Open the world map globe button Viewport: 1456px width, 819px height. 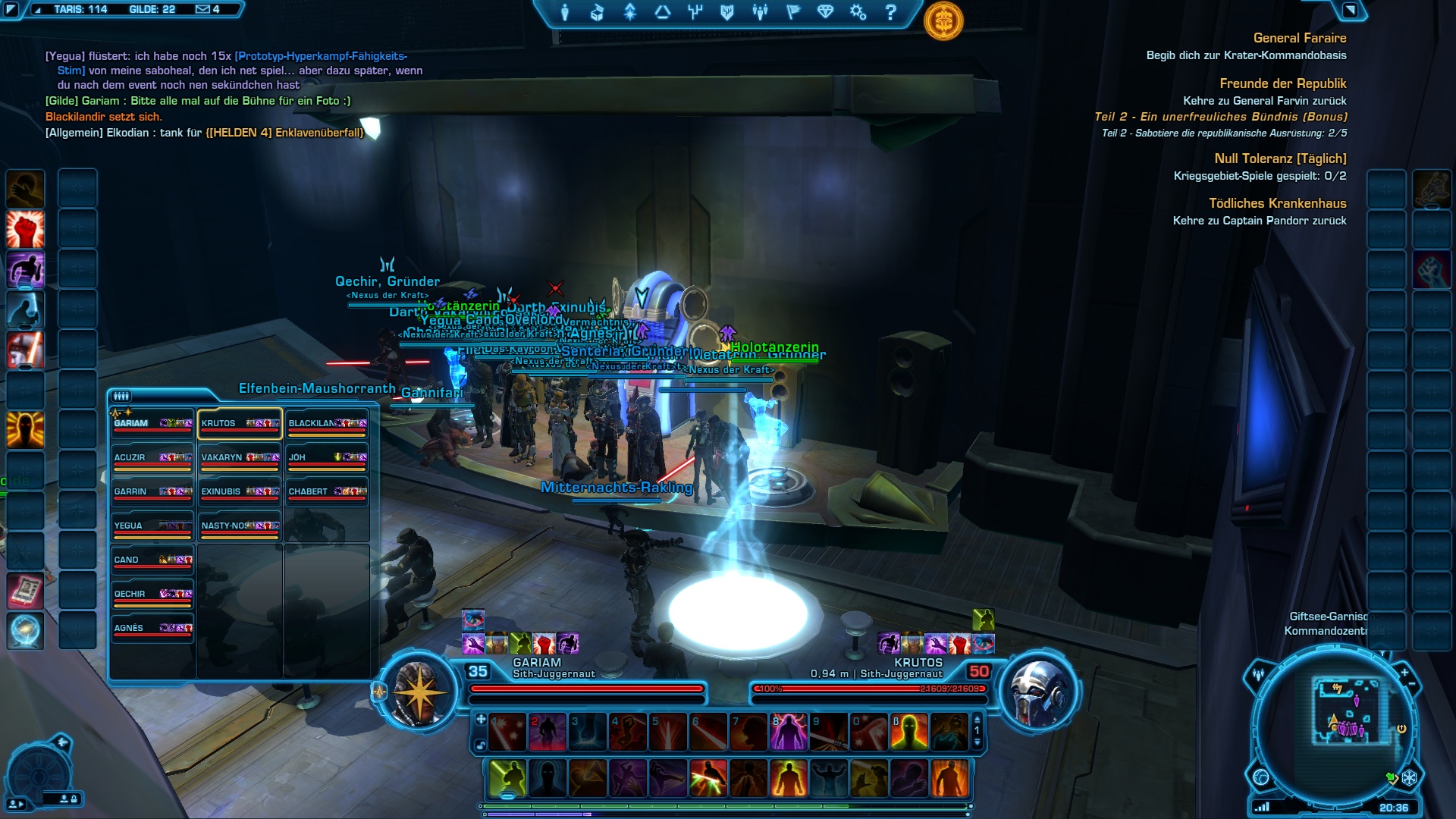1261,777
